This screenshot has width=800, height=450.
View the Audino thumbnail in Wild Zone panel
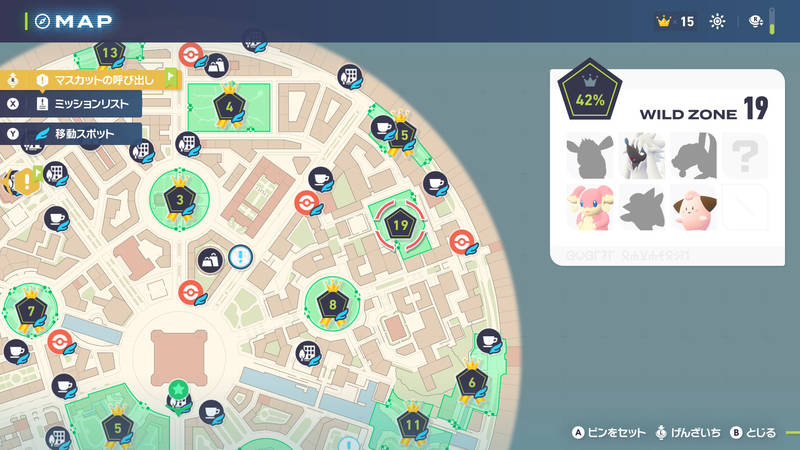click(x=589, y=207)
